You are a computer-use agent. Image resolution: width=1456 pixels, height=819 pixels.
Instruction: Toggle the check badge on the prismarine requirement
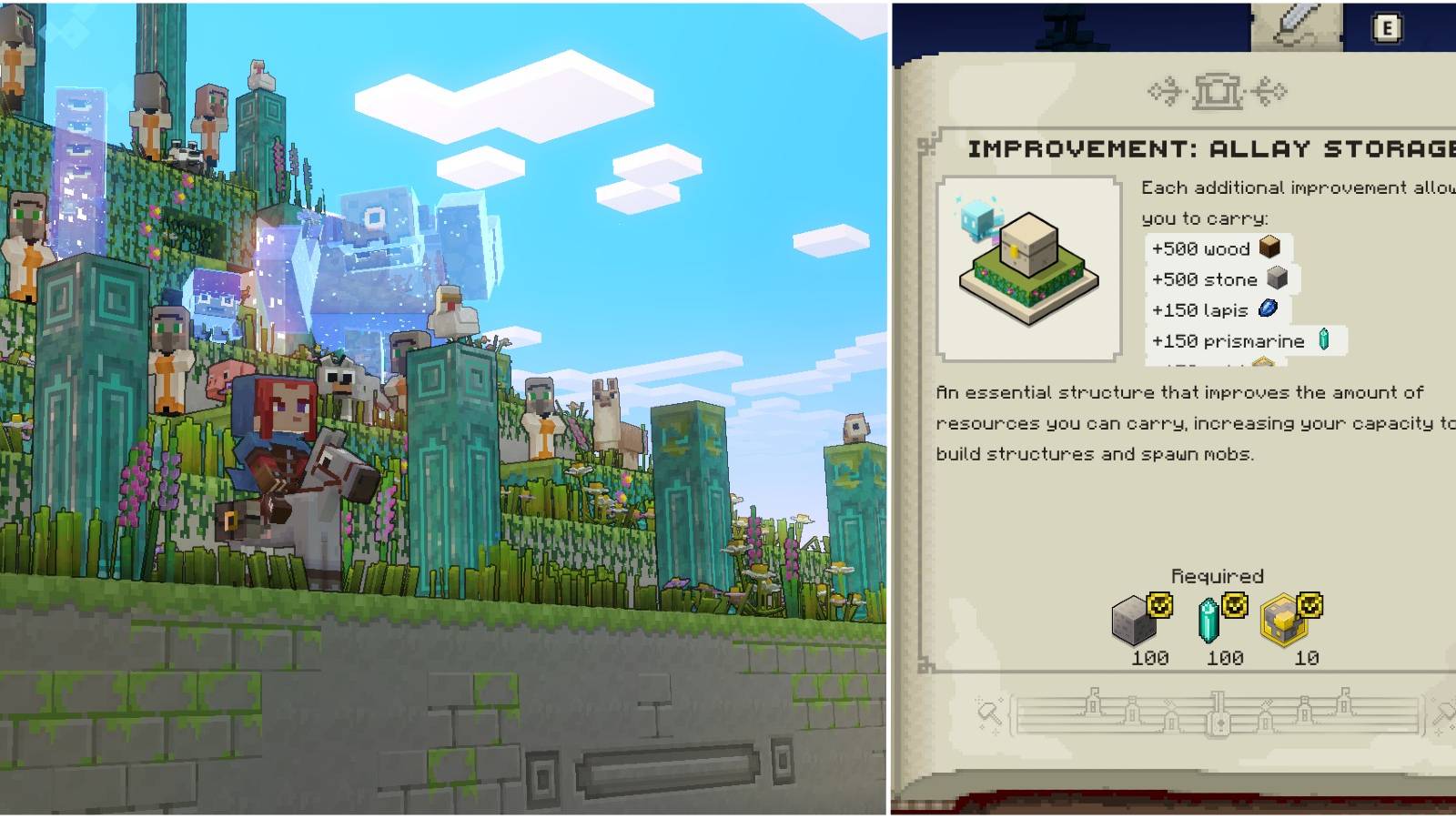coord(1234,605)
